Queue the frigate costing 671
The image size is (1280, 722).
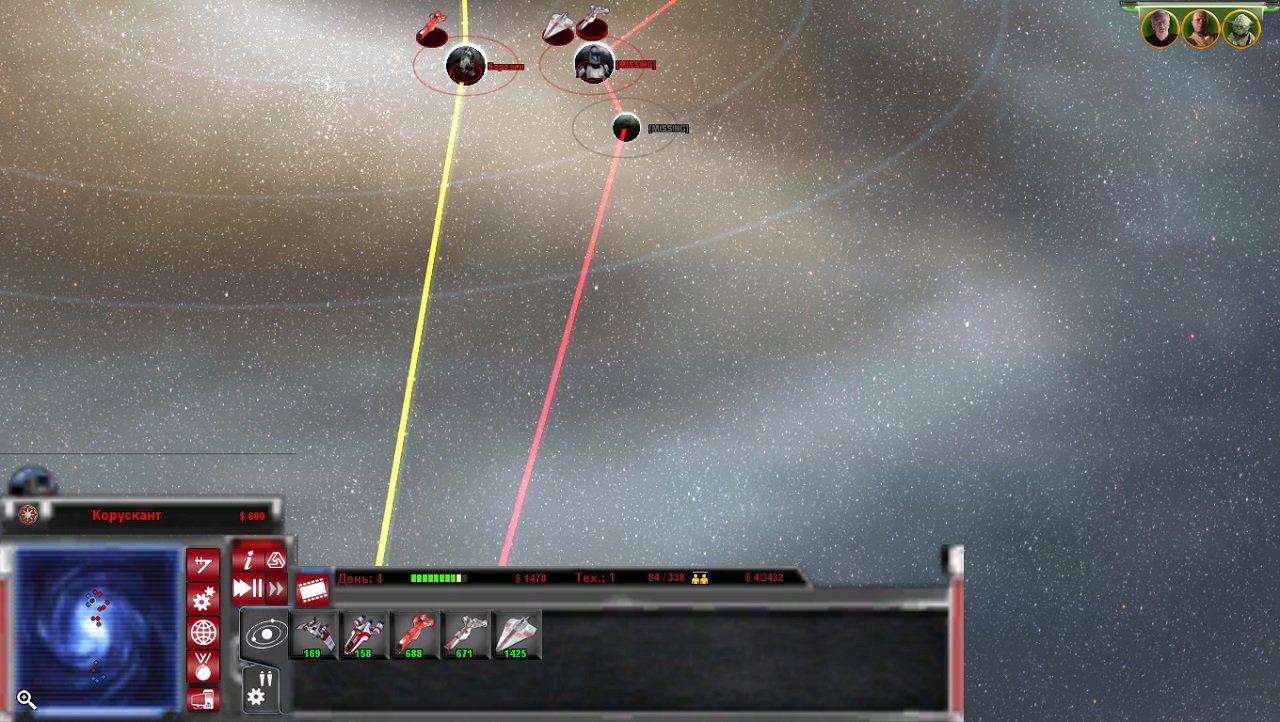point(466,635)
